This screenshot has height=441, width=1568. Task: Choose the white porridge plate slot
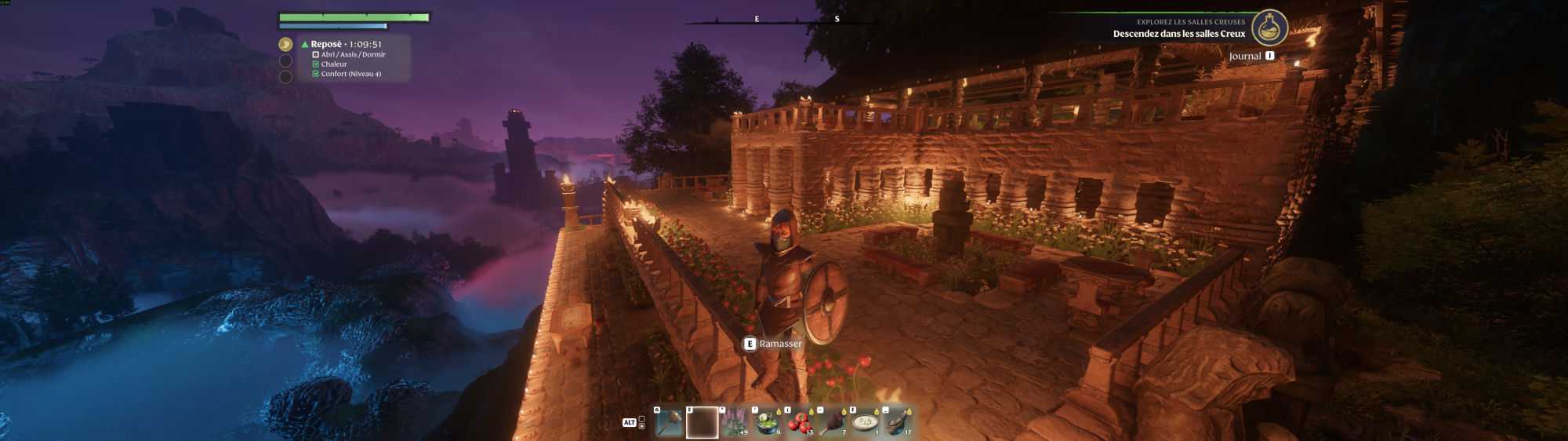point(866,423)
